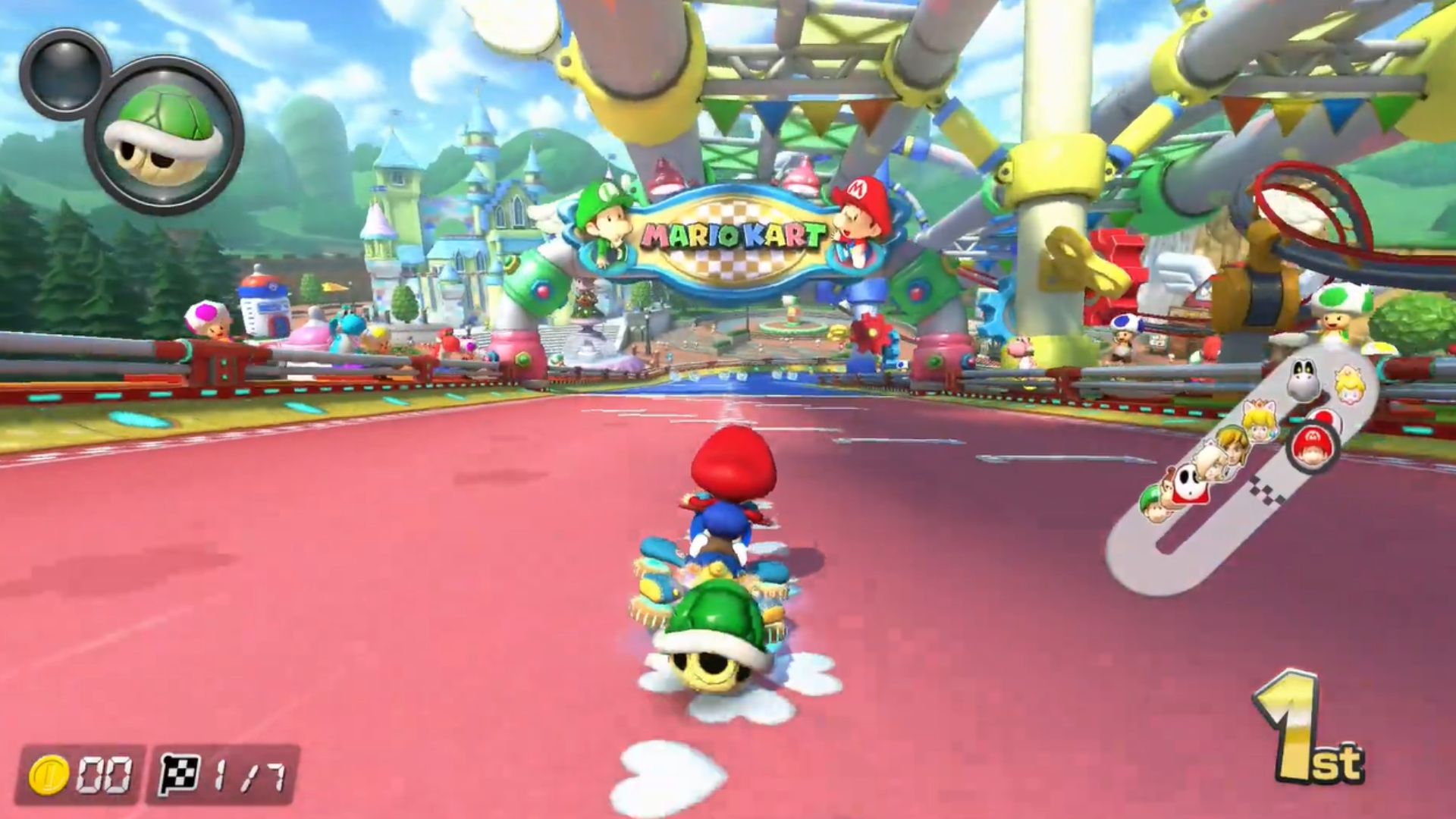Open the MARIO KART sign banner
Image resolution: width=1456 pixels, height=819 pixels.
click(732, 235)
